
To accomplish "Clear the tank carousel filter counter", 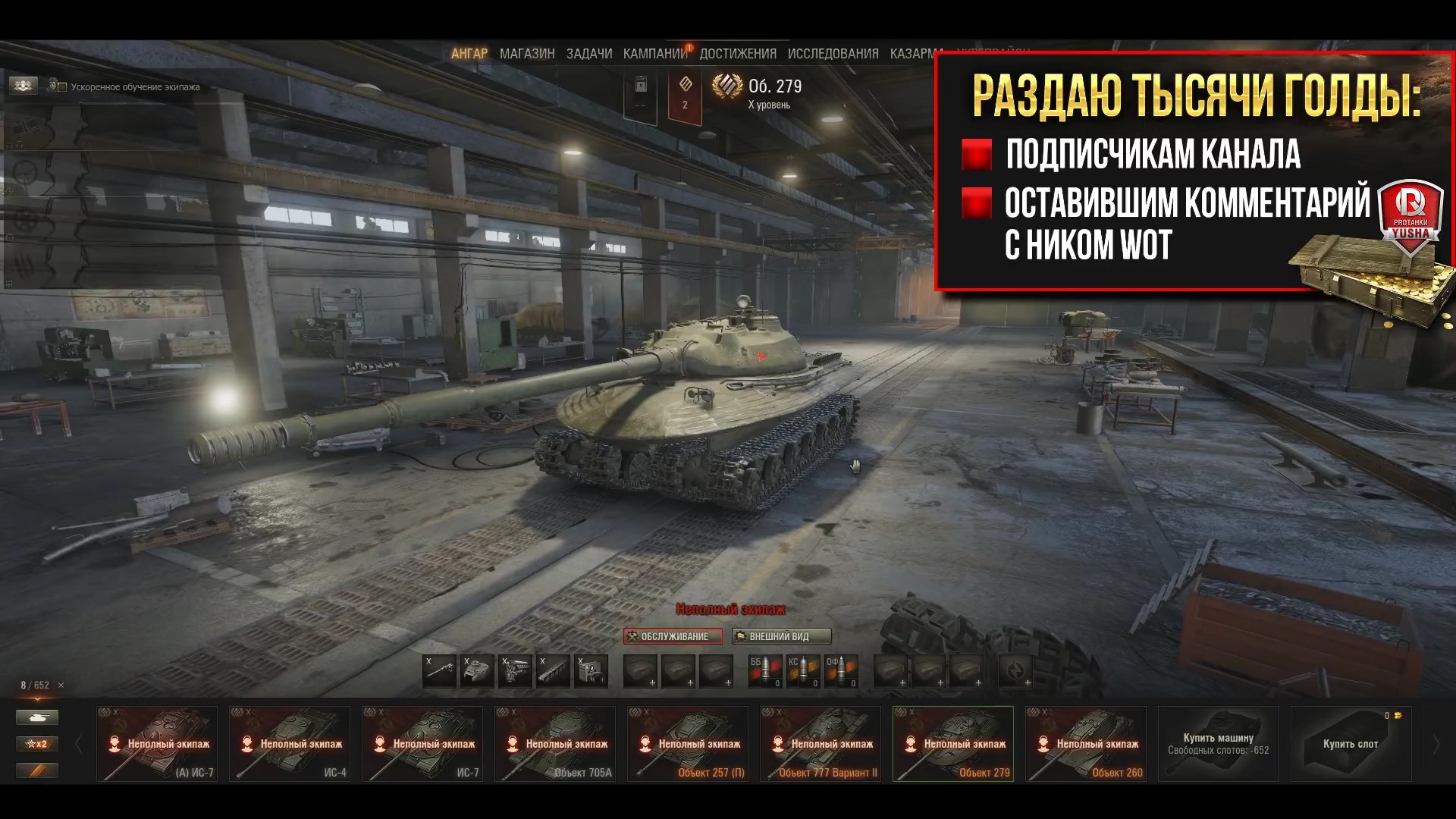I will click(x=61, y=686).
